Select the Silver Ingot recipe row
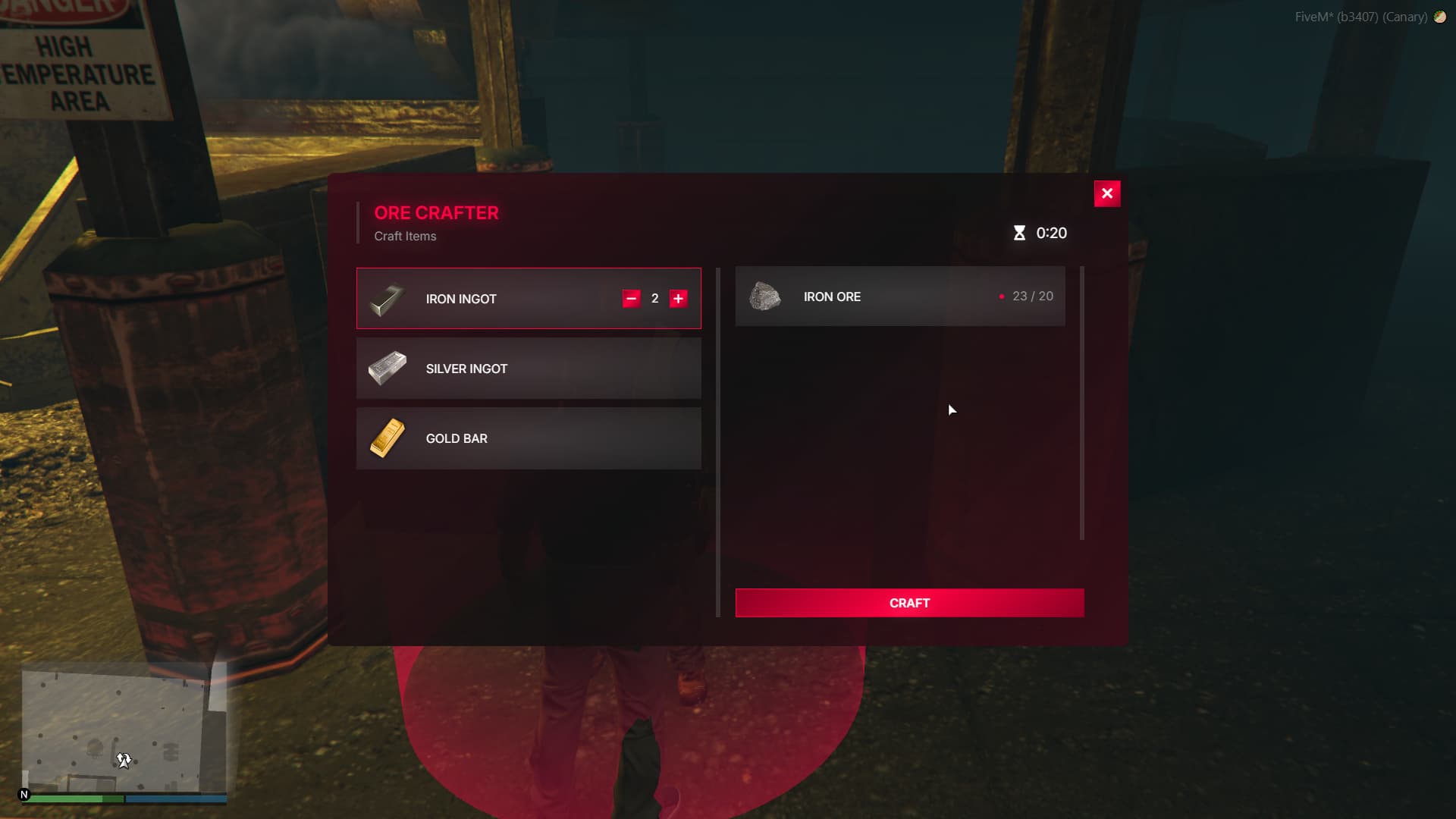 tap(529, 369)
